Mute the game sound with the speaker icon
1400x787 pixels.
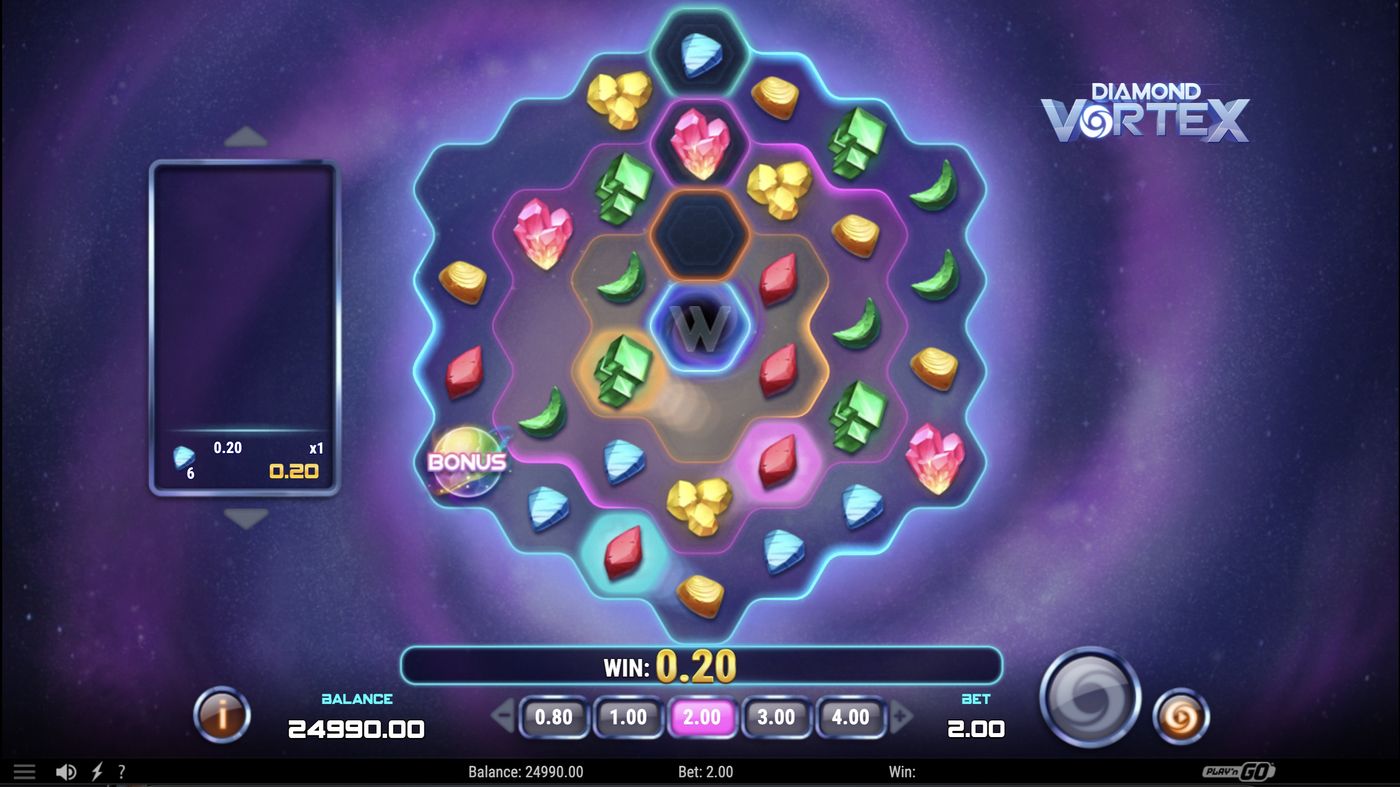point(66,771)
